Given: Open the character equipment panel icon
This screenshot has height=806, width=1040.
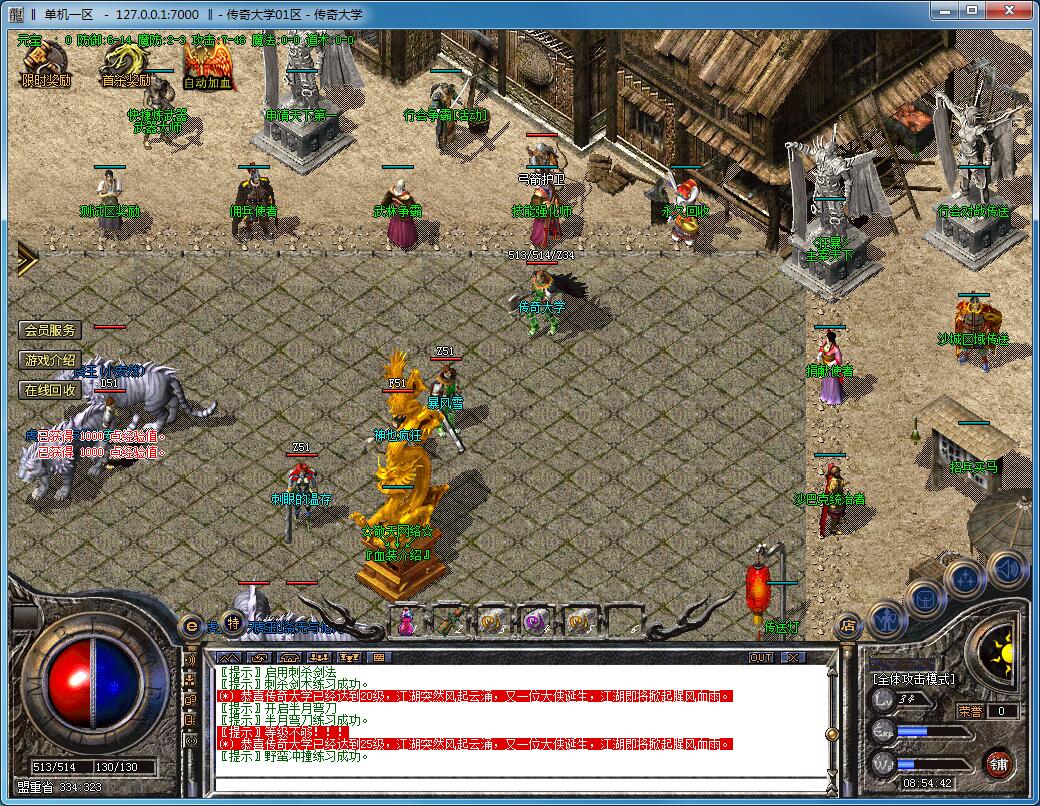Looking at the screenshot, I should click(887, 620).
